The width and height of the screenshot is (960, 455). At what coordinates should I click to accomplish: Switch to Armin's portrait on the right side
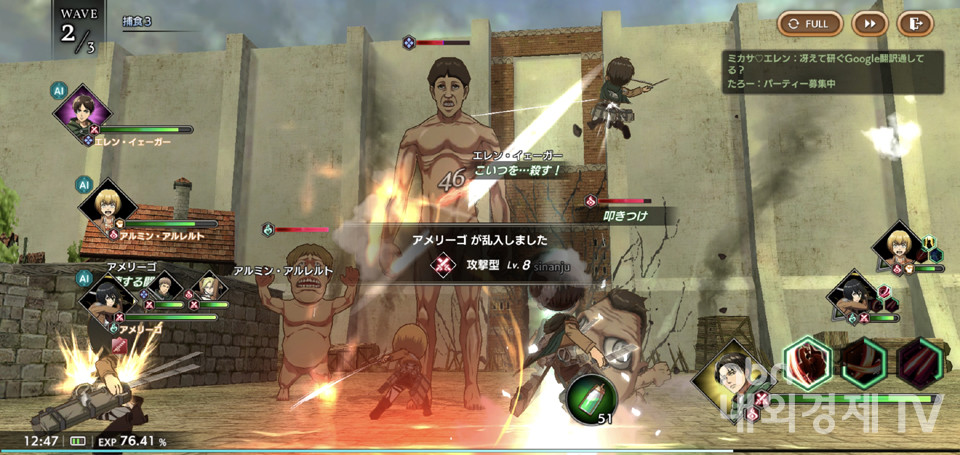click(x=897, y=248)
